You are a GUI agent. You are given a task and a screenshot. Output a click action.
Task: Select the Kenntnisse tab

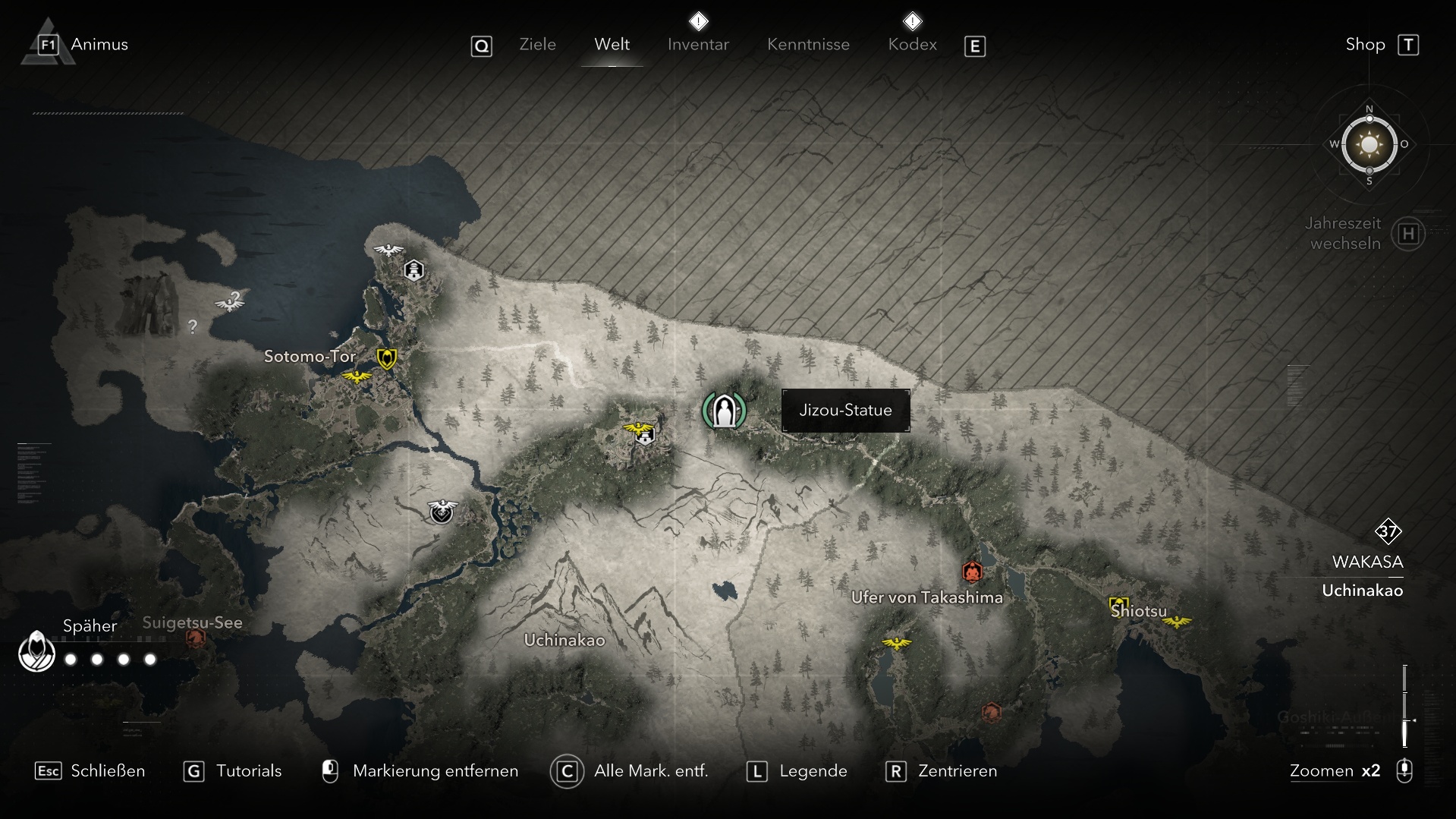(x=808, y=45)
